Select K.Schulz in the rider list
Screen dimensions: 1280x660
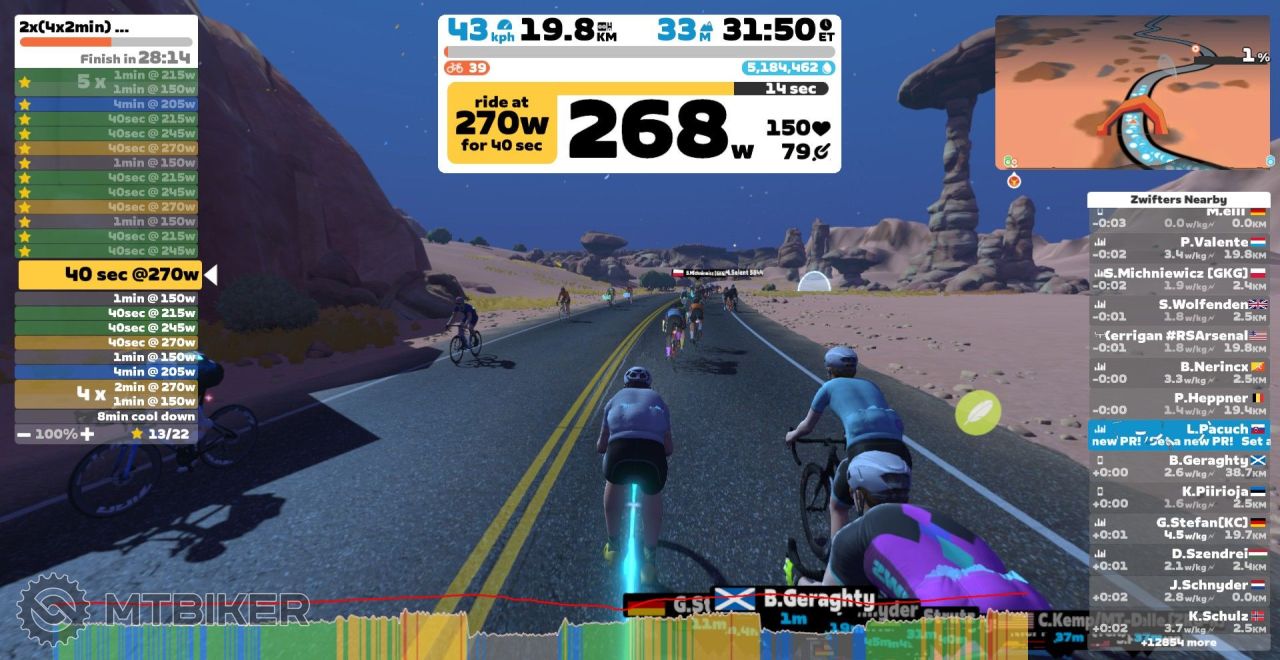pyautogui.click(x=1178, y=621)
